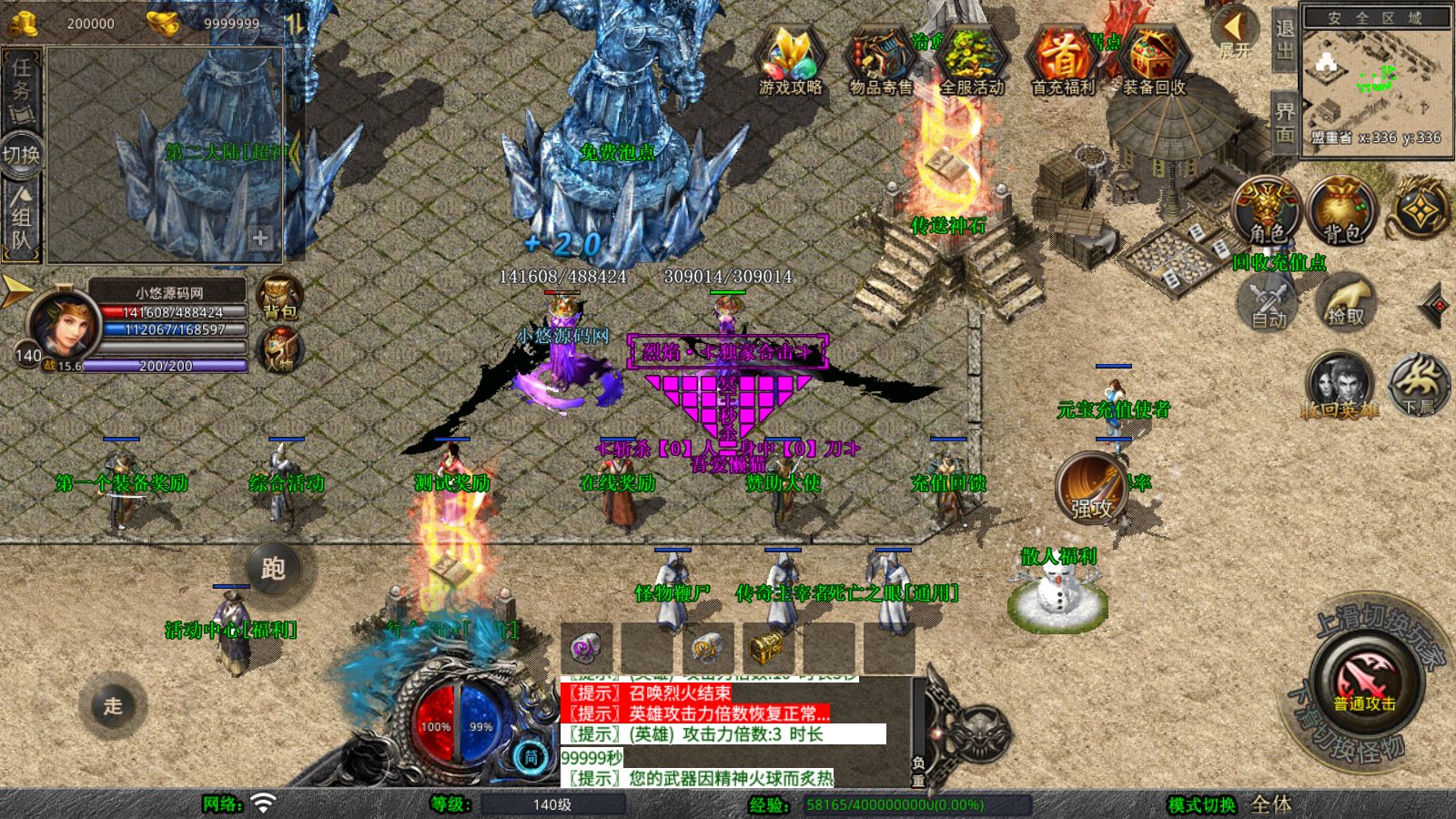Select the treasure chest hotbar slot
Screen dimensions: 1456x819
coord(766,648)
